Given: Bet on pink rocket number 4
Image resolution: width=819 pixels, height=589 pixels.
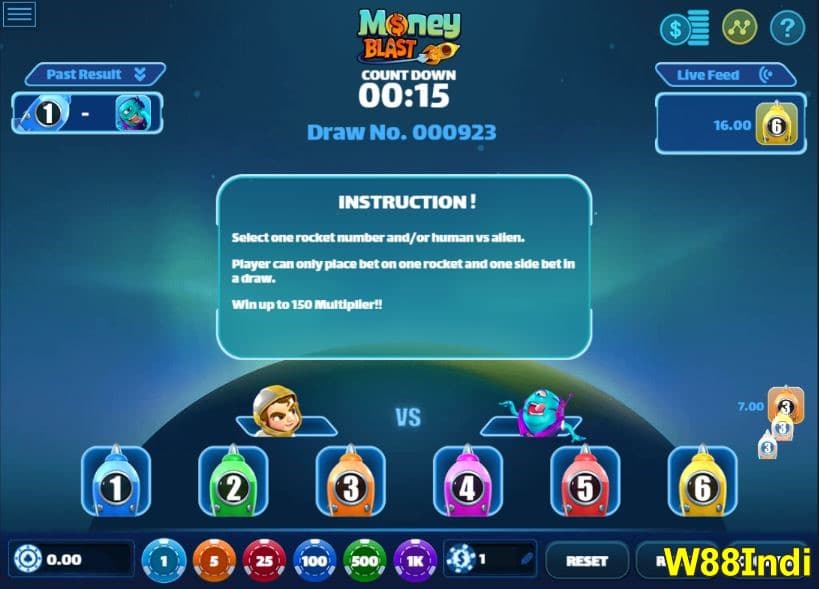Looking at the screenshot, I should (467, 481).
